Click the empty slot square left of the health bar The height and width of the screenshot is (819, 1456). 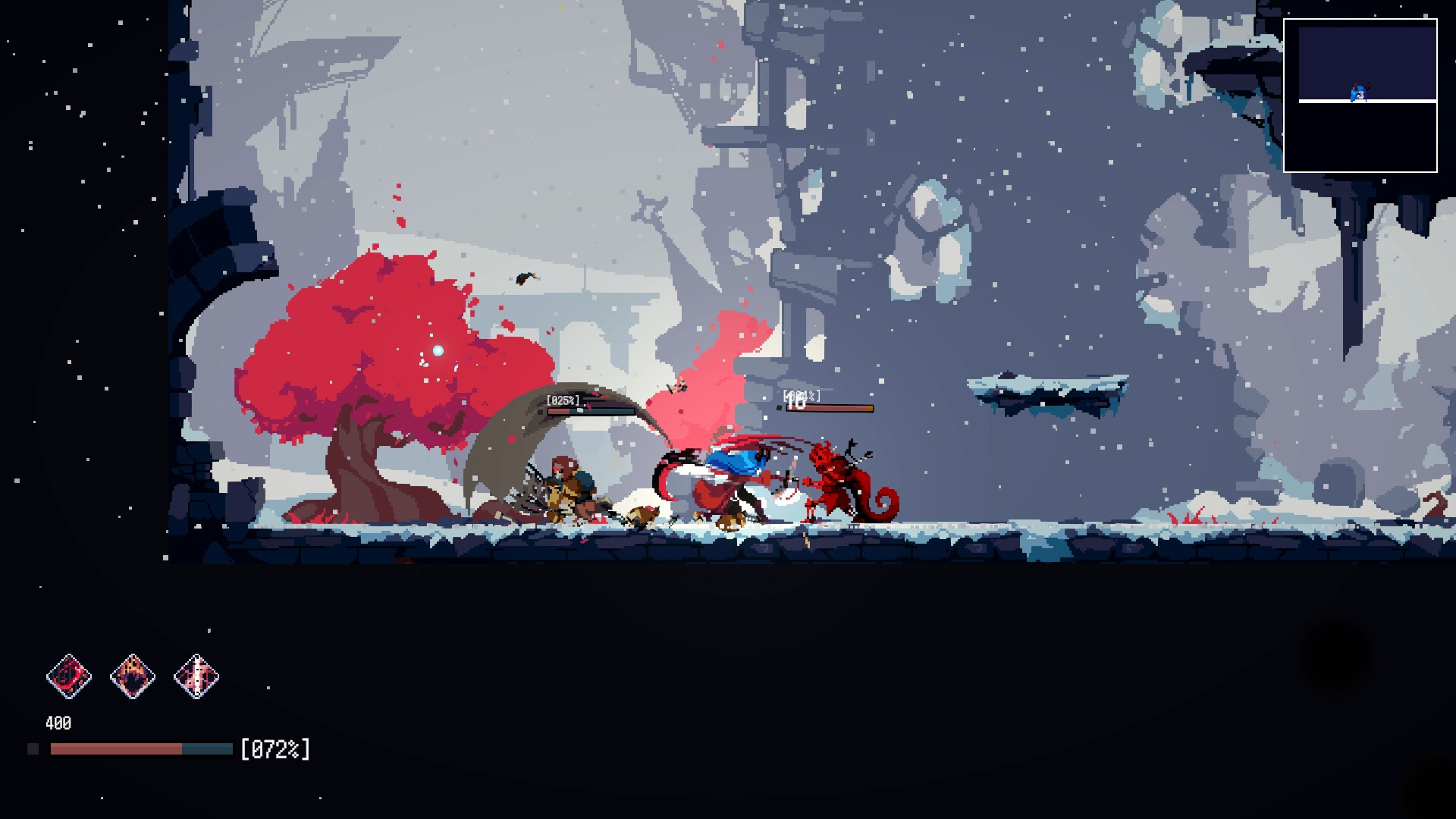[x=32, y=749]
